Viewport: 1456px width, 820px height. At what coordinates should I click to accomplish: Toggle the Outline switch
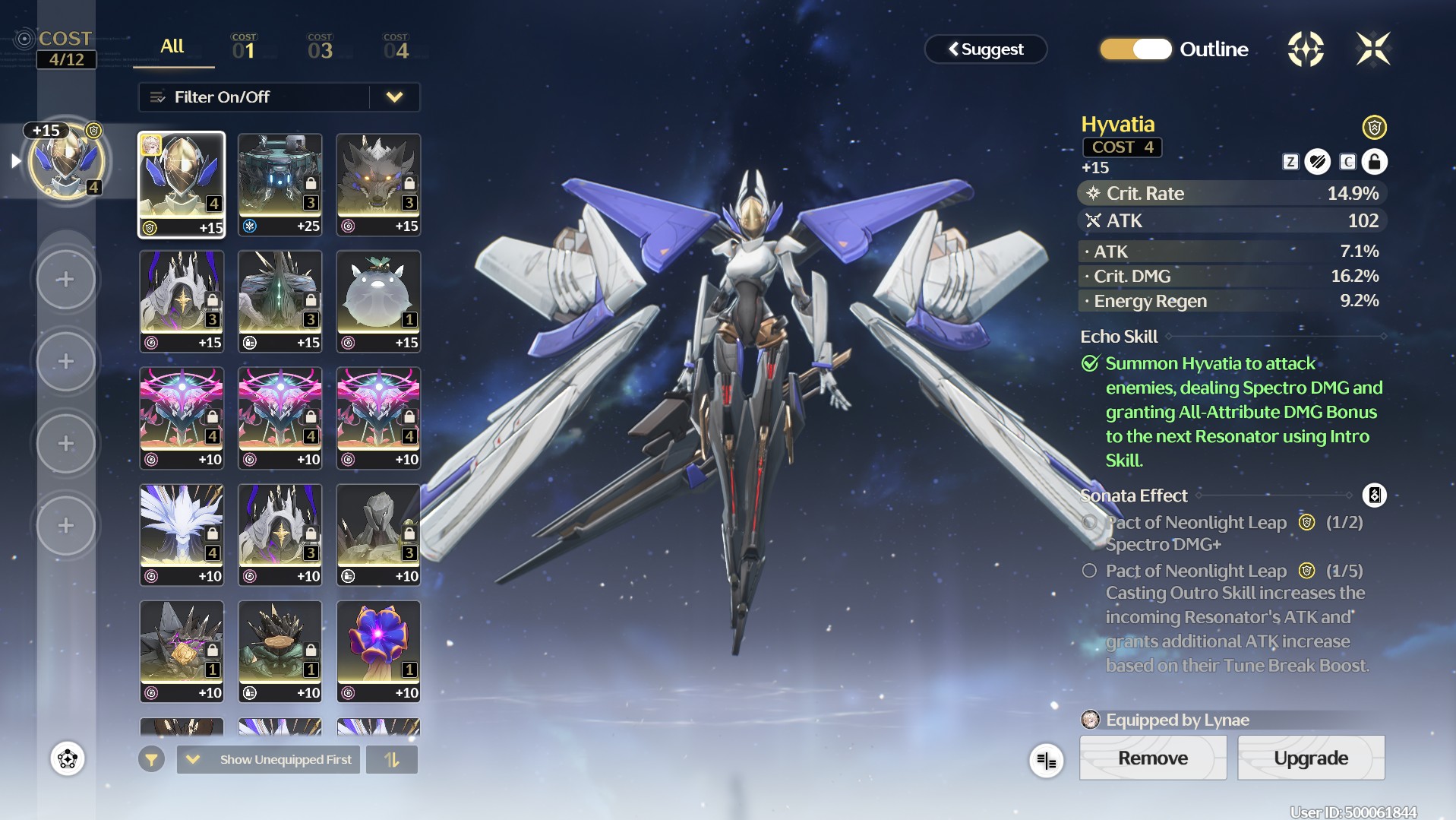pyautogui.click(x=1135, y=49)
